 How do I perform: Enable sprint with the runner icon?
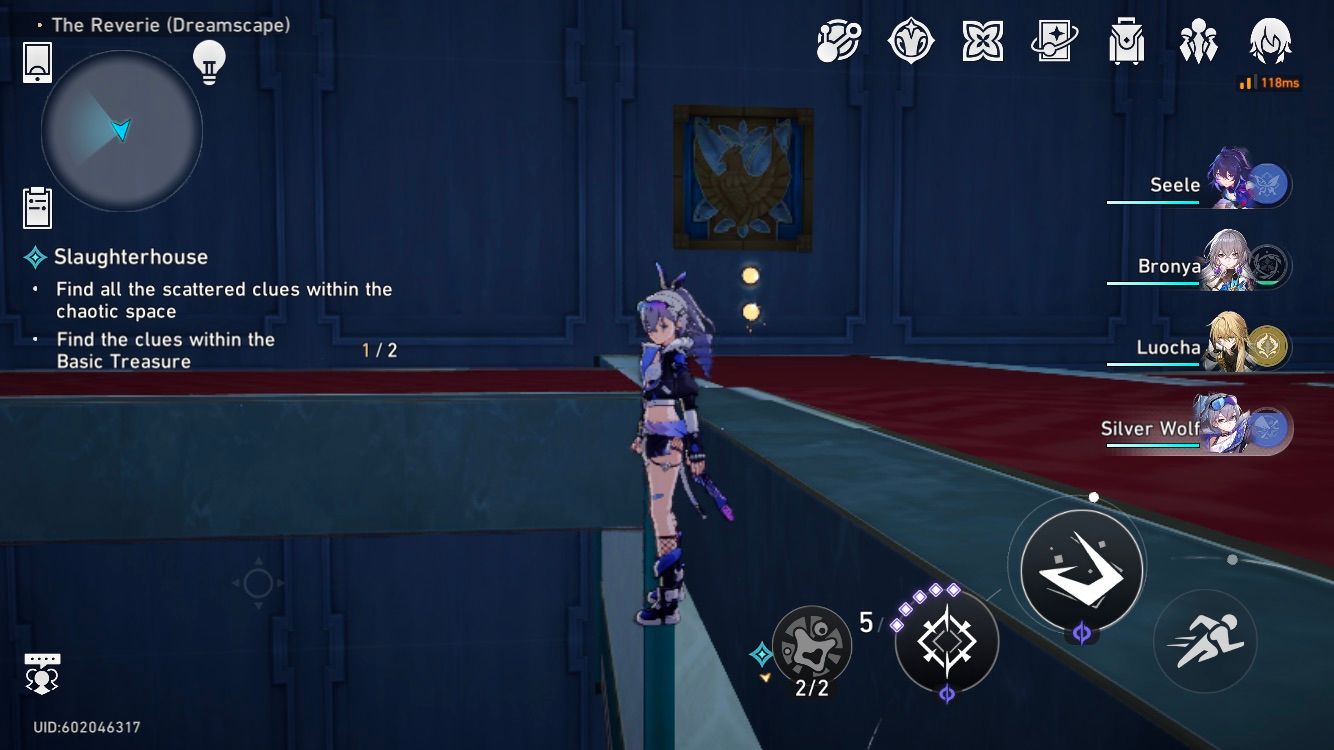(x=1205, y=637)
